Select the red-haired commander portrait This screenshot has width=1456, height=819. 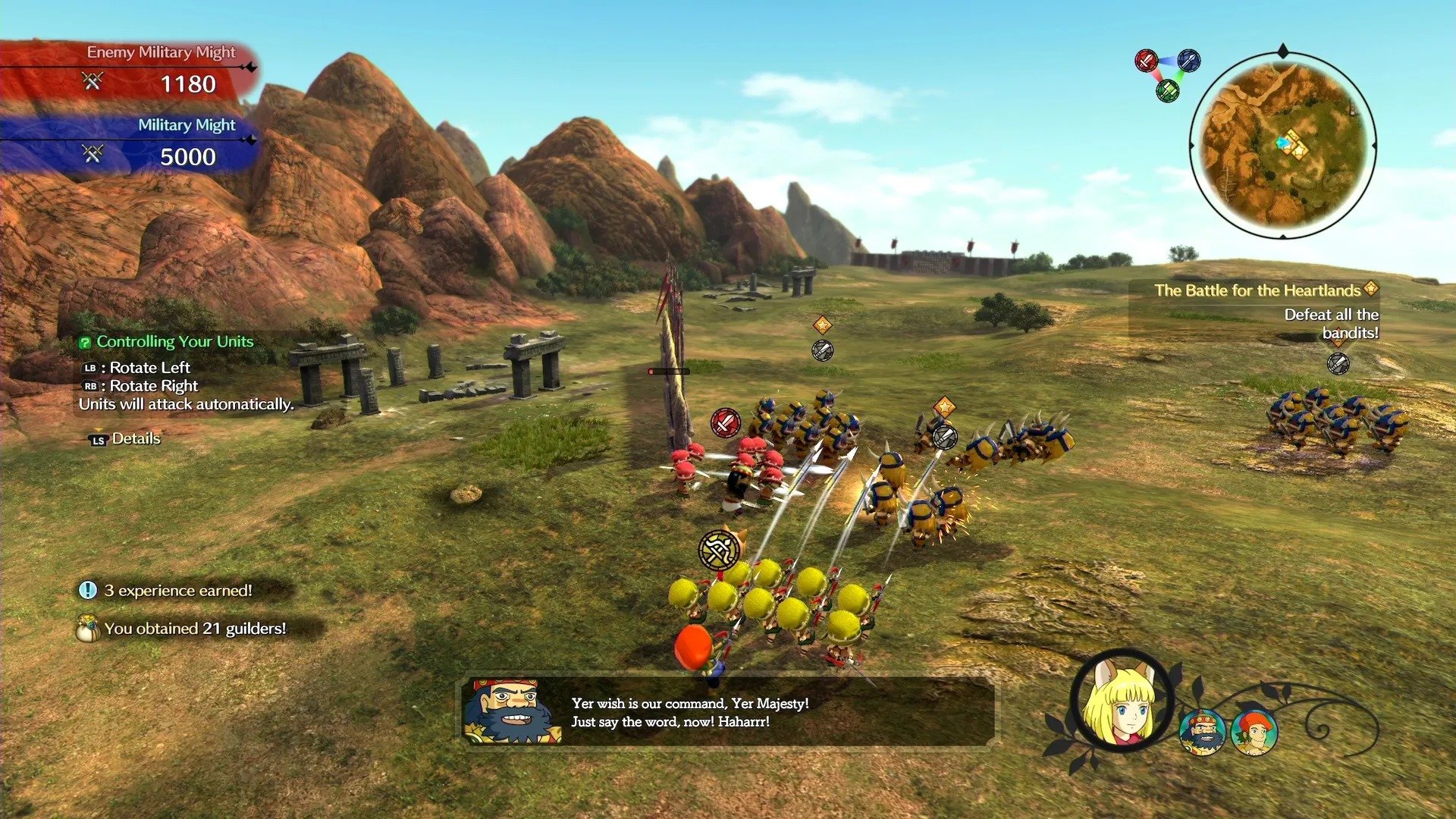click(1255, 733)
